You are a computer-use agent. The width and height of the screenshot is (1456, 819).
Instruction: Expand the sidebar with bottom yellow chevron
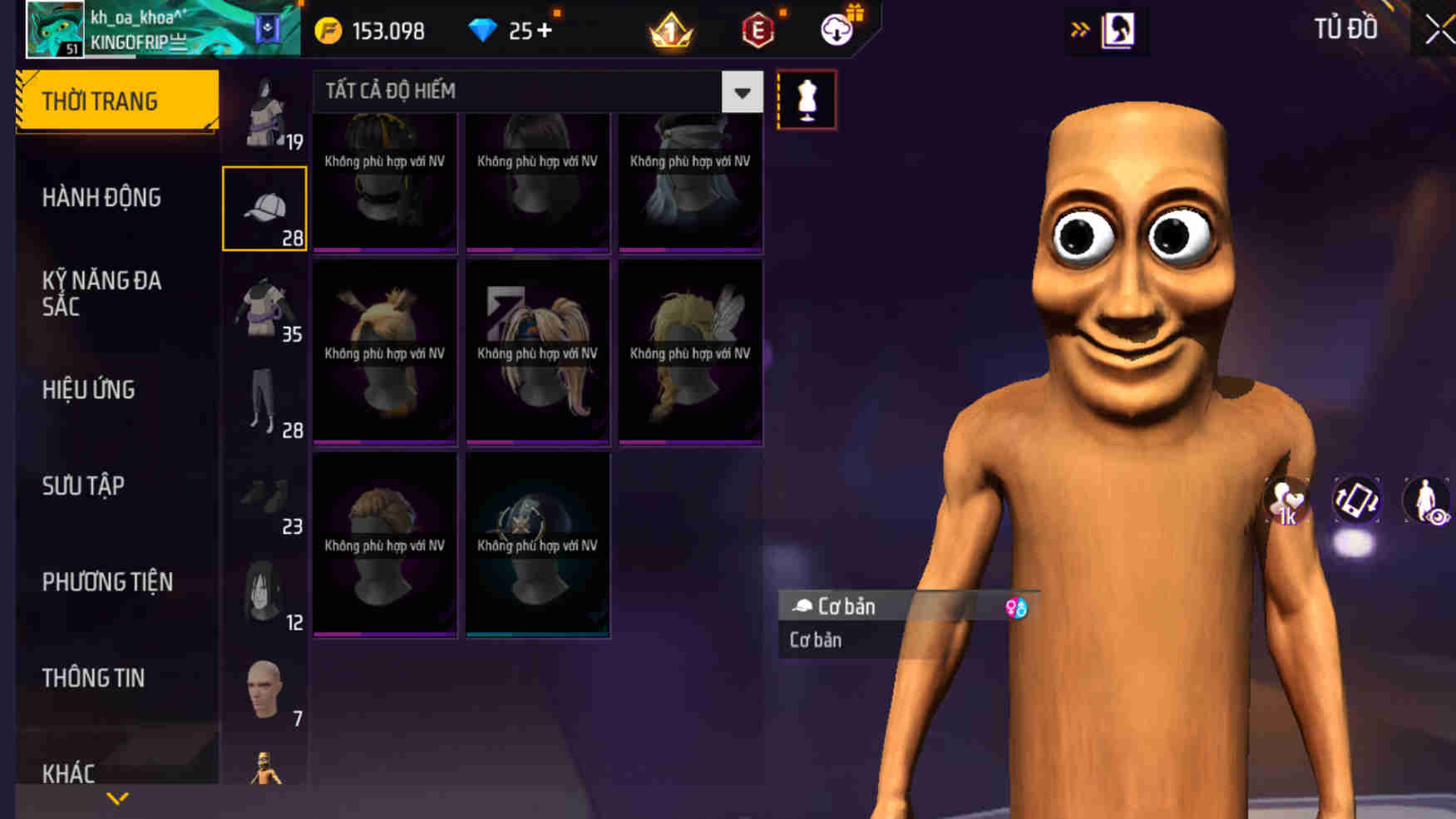tap(116, 798)
